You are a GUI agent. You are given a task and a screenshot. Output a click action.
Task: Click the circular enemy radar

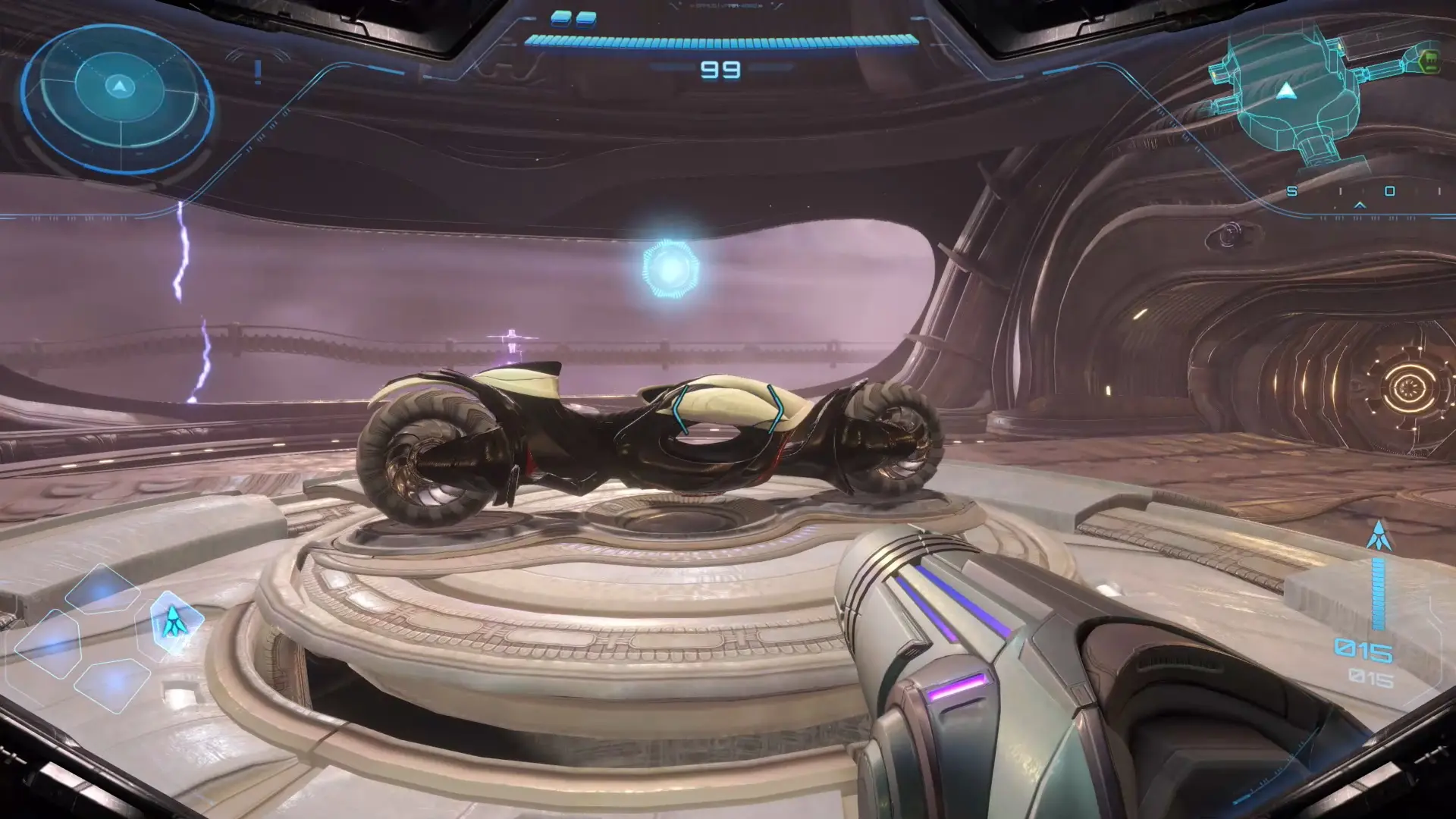point(118,99)
